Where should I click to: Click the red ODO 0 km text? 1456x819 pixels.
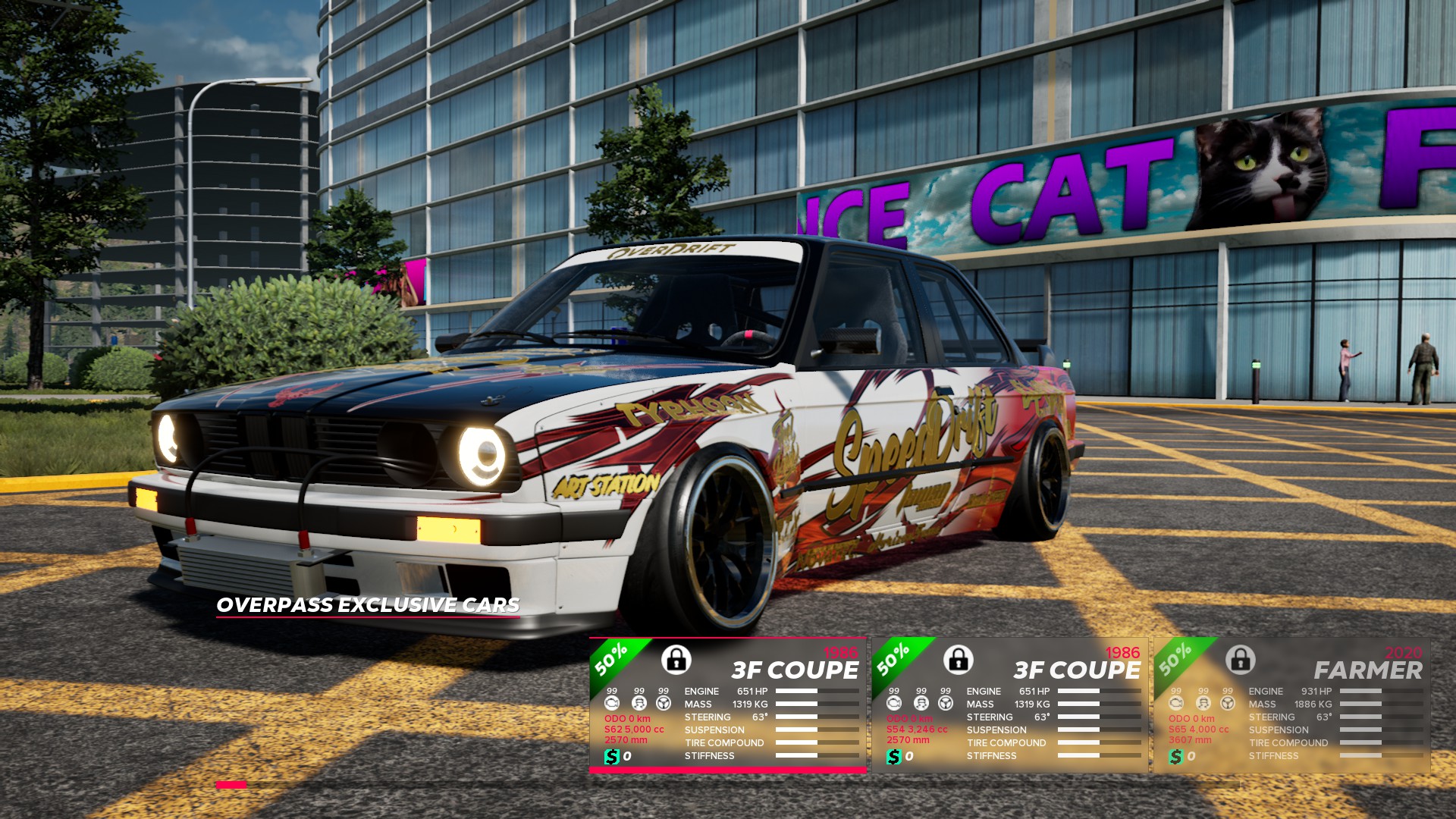(628, 719)
